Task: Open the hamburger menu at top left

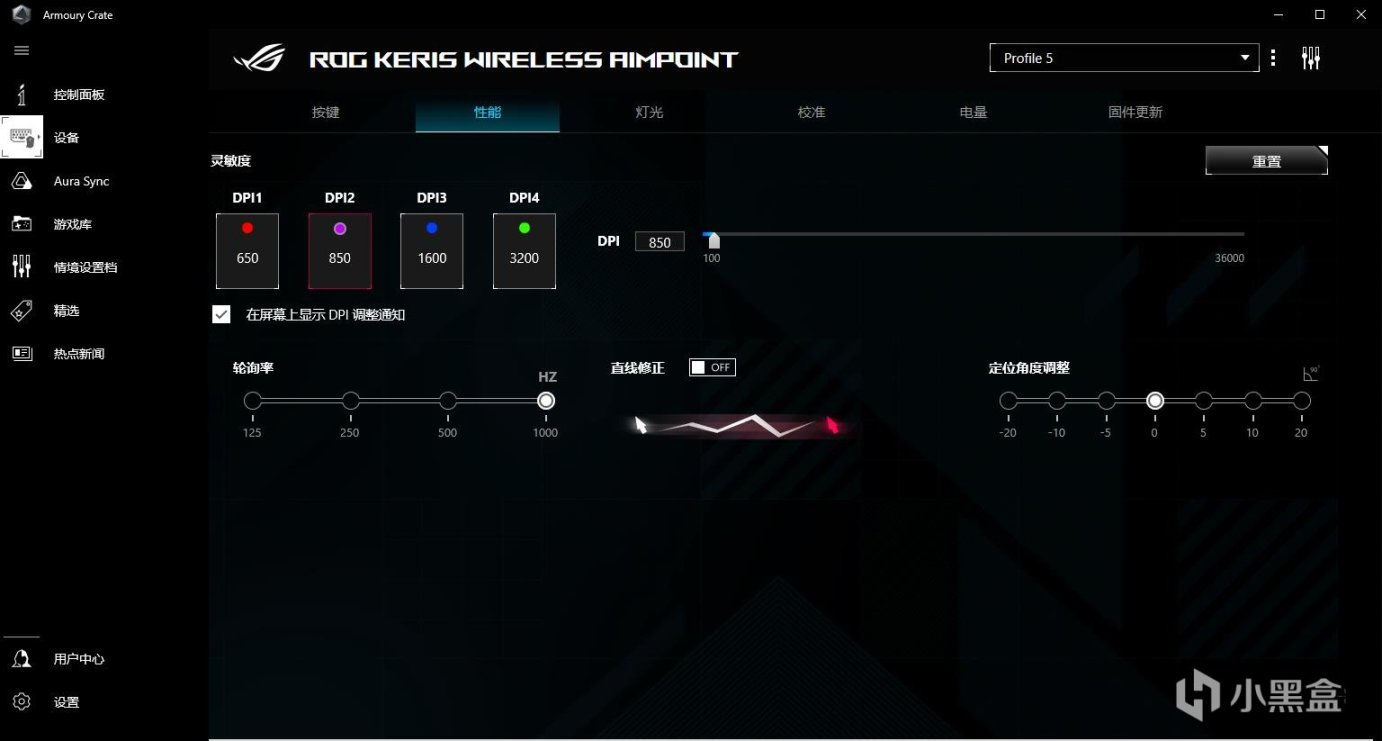Action: tap(21, 50)
